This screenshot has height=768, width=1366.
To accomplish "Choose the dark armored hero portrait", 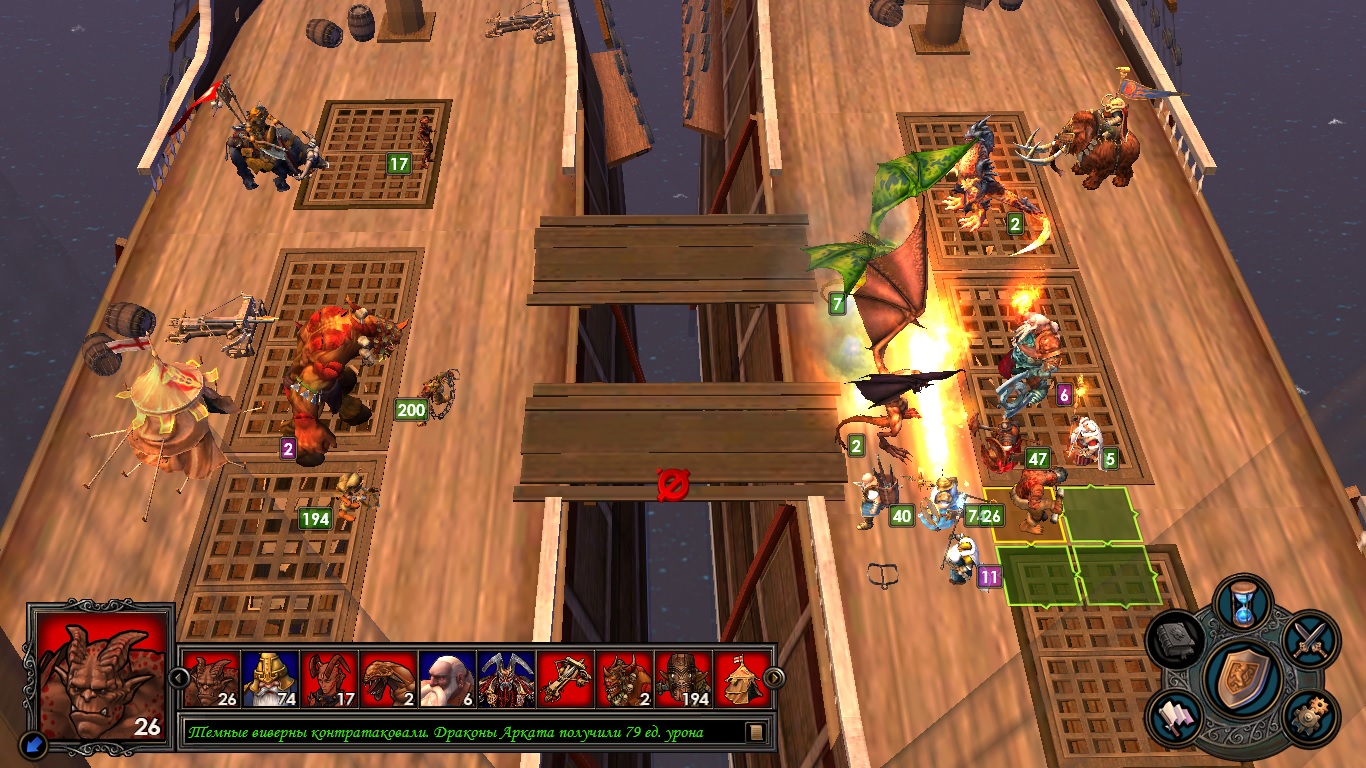I will click(506, 679).
